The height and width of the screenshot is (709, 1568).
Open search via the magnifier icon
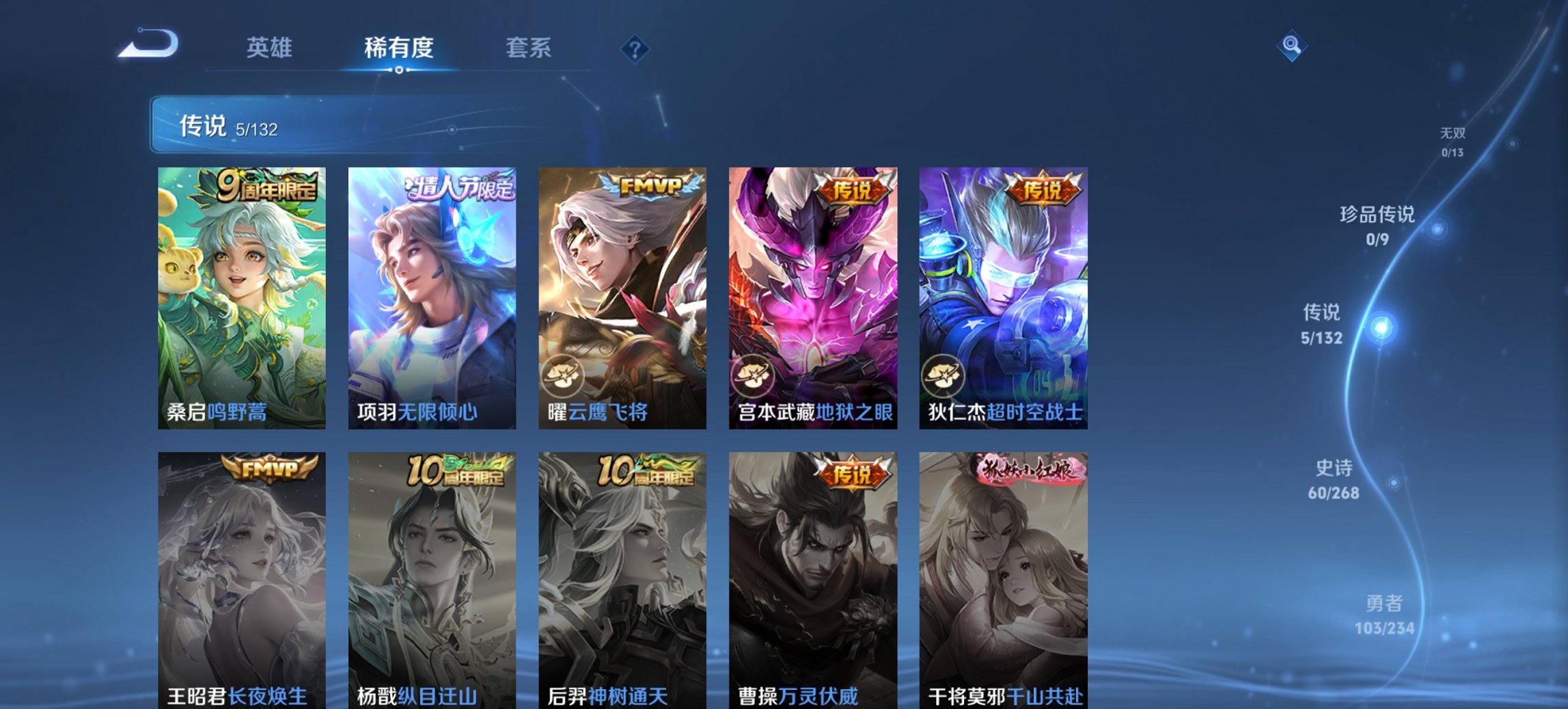pyautogui.click(x=1290, y=46)
